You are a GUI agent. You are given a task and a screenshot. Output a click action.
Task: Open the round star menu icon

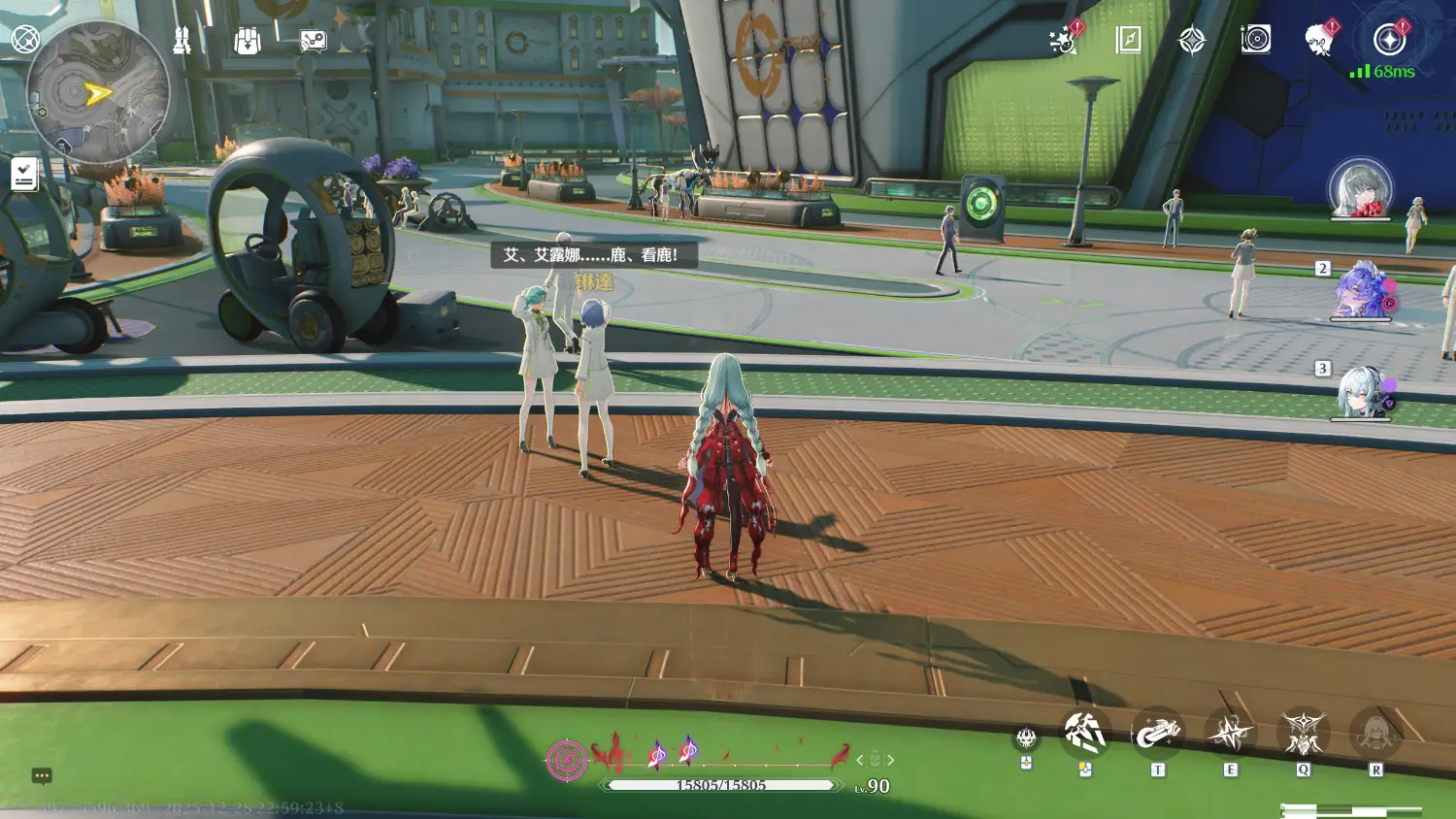(x=1389, y=40)
